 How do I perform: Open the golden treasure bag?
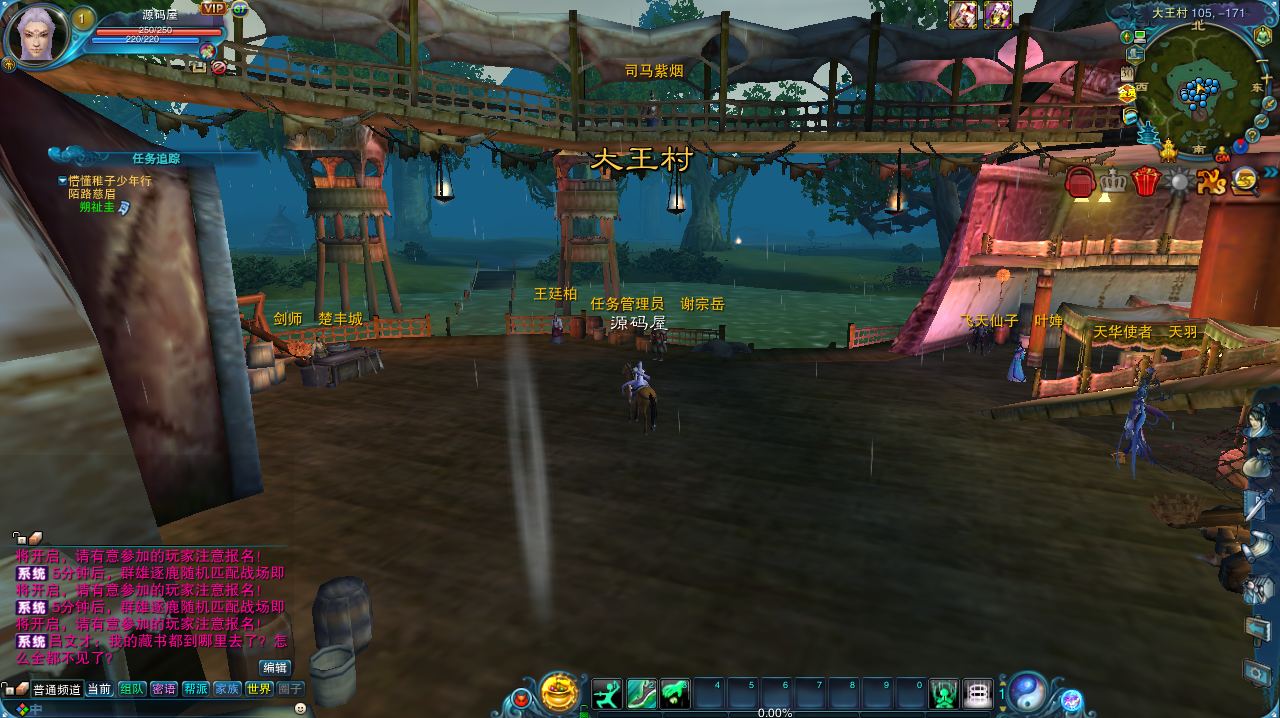[x=559, y=692]
